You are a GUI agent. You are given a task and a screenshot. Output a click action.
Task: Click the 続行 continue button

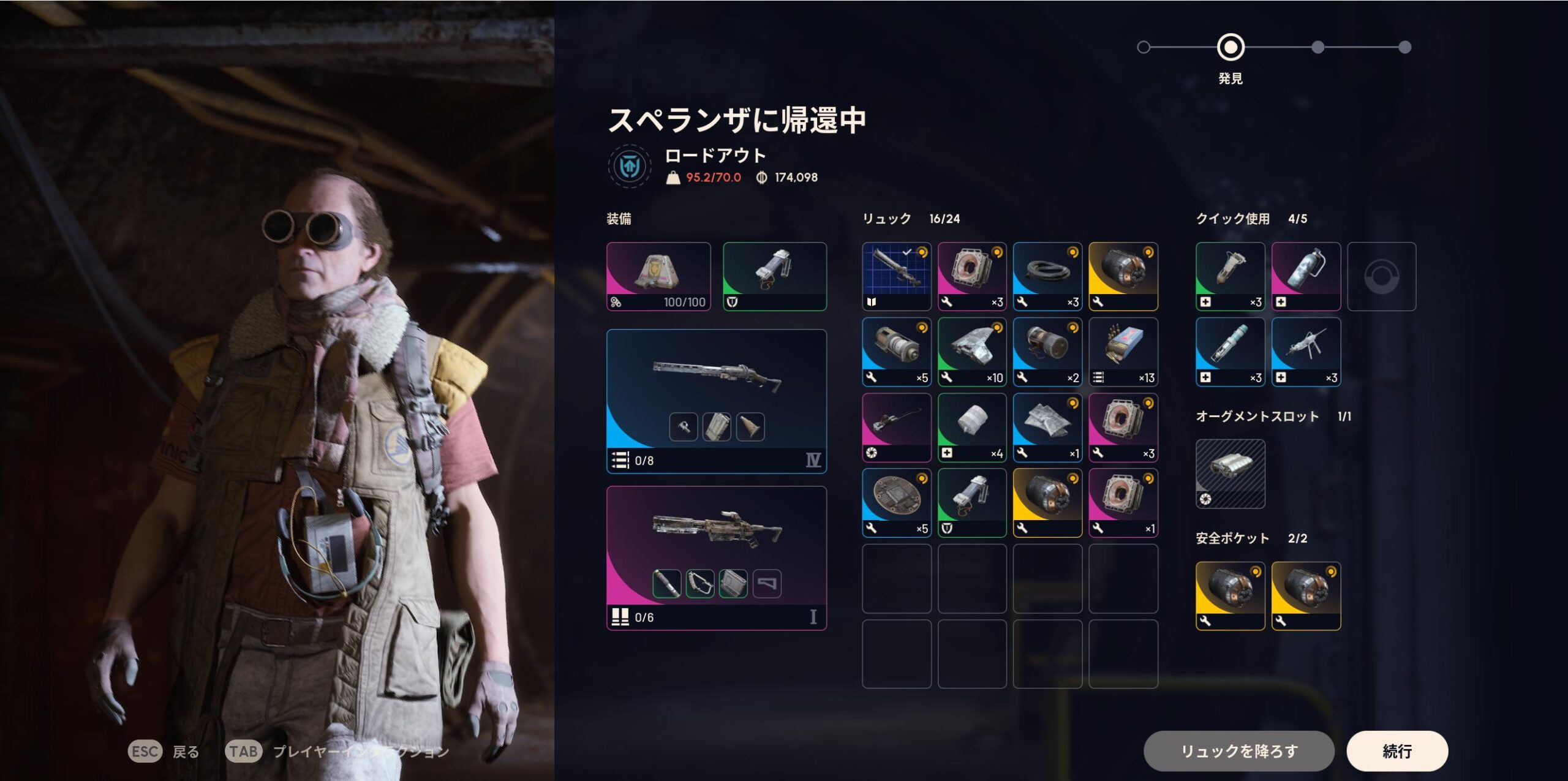tap(1396, 750)
